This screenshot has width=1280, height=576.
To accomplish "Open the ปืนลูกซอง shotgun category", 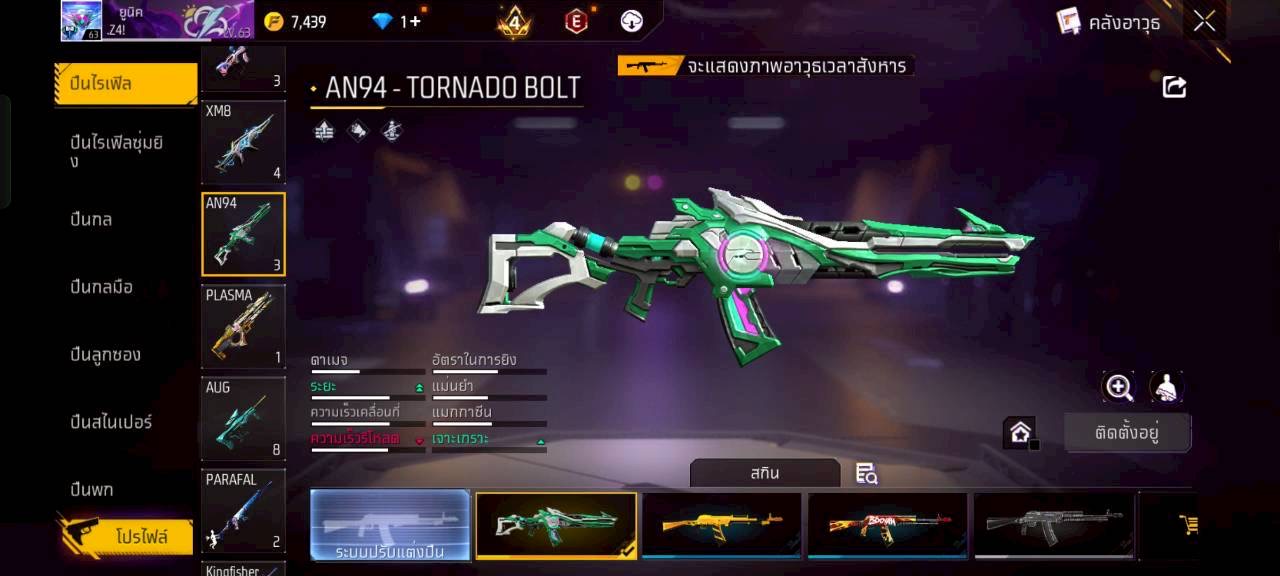I will click(x=105, y=354).
